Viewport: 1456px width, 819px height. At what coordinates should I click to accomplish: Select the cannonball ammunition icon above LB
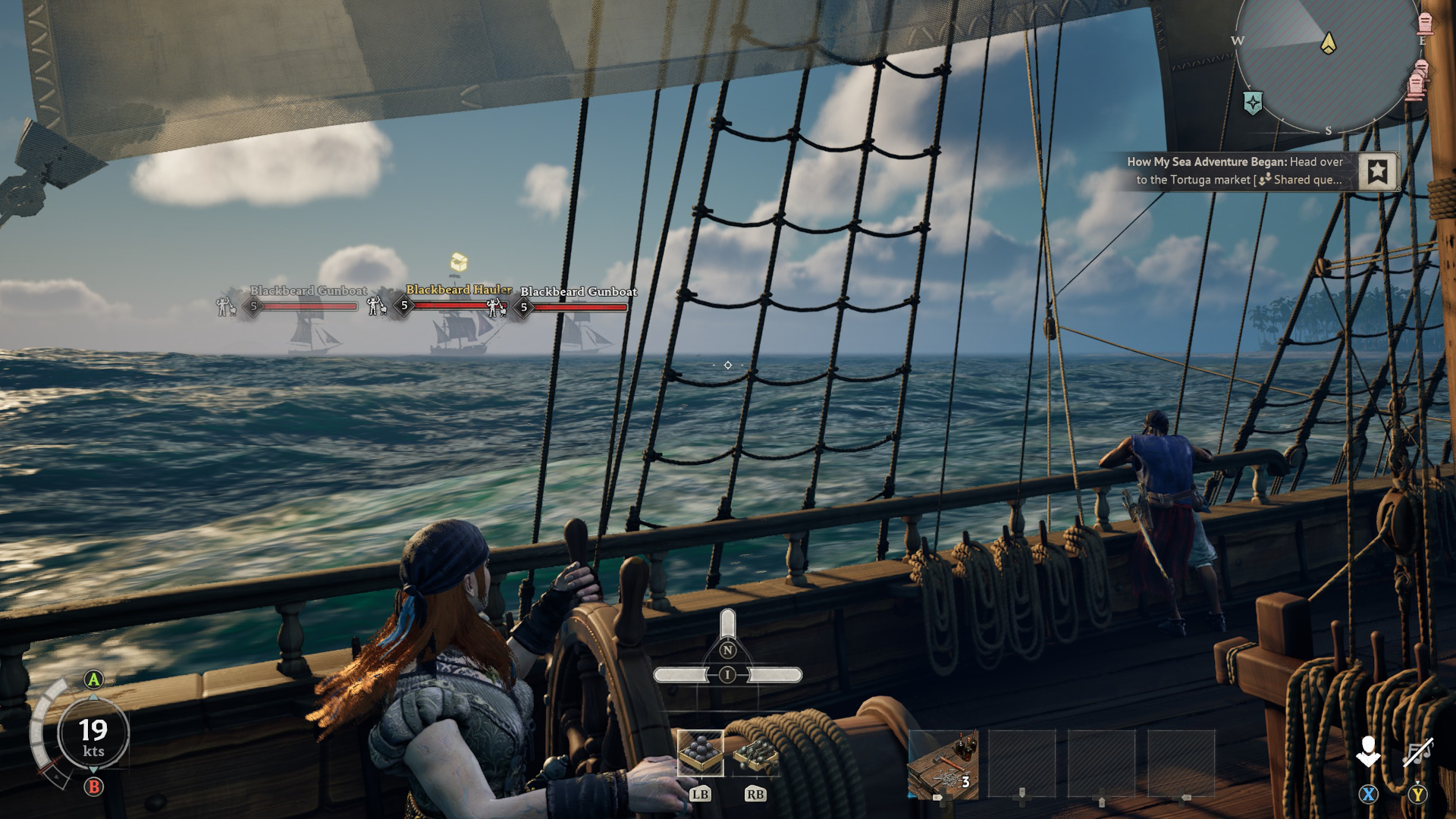point(701,752)
